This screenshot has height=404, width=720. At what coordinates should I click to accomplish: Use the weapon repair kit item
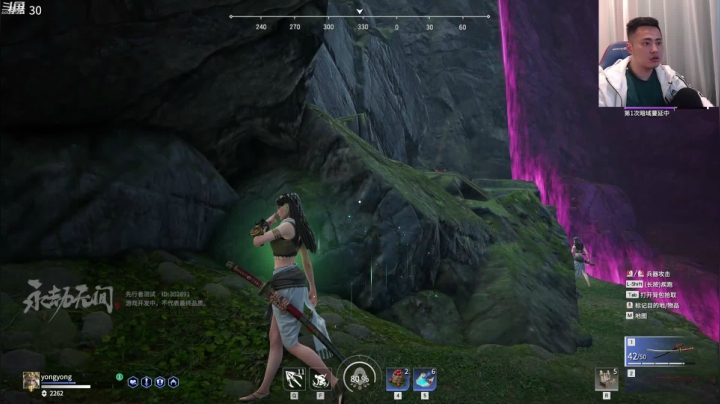(604, 378)
